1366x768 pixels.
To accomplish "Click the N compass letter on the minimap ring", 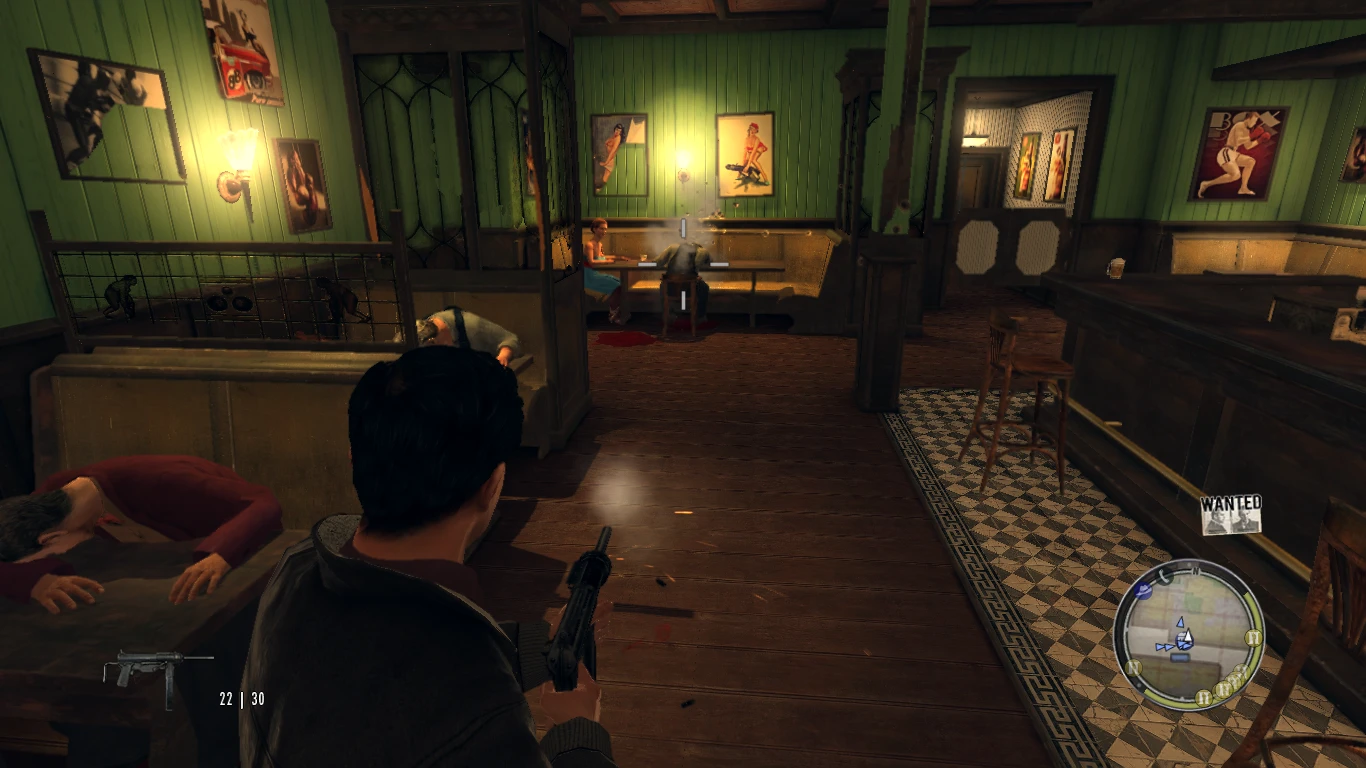I will coord(1196,571).
